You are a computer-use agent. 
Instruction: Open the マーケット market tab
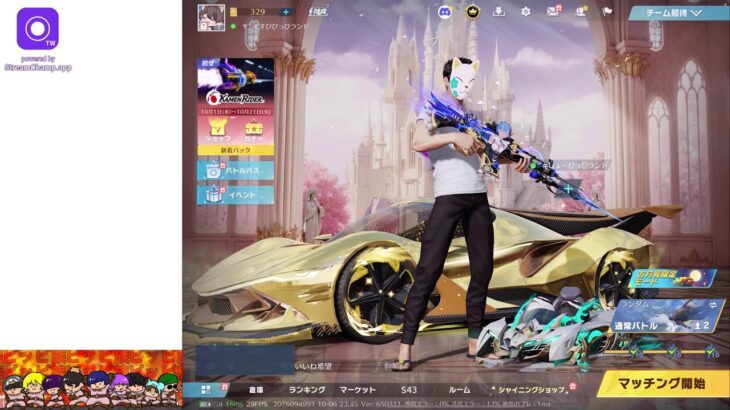(358, 389)
